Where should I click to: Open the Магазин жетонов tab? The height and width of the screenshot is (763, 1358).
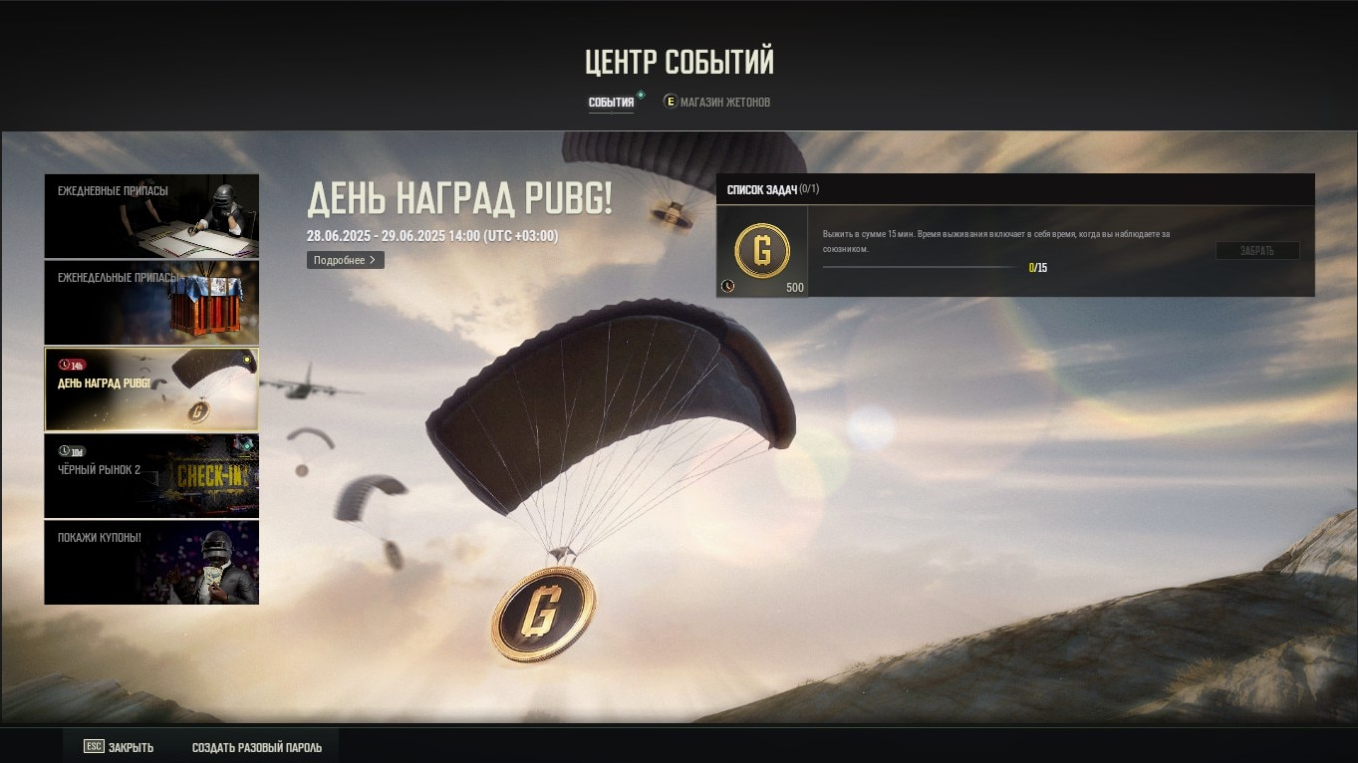point(717,102)
